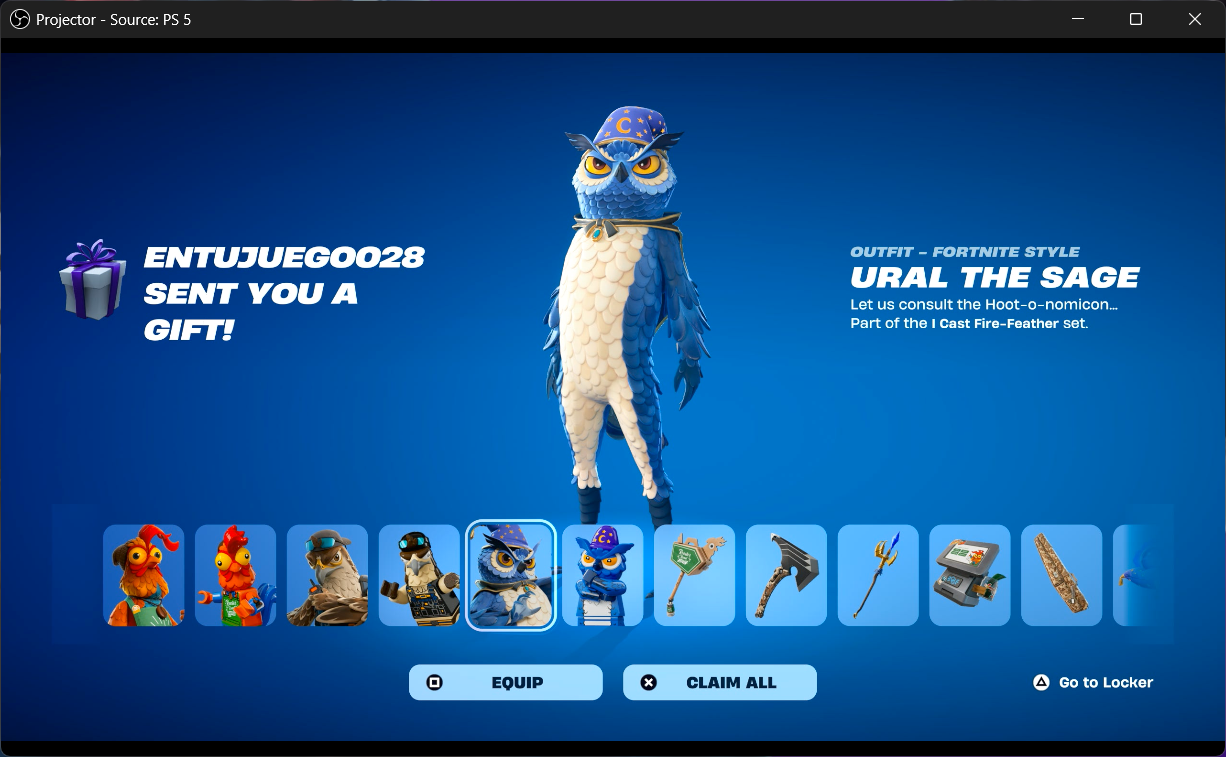Select the rooster outfit with green apron

[144, 576]
